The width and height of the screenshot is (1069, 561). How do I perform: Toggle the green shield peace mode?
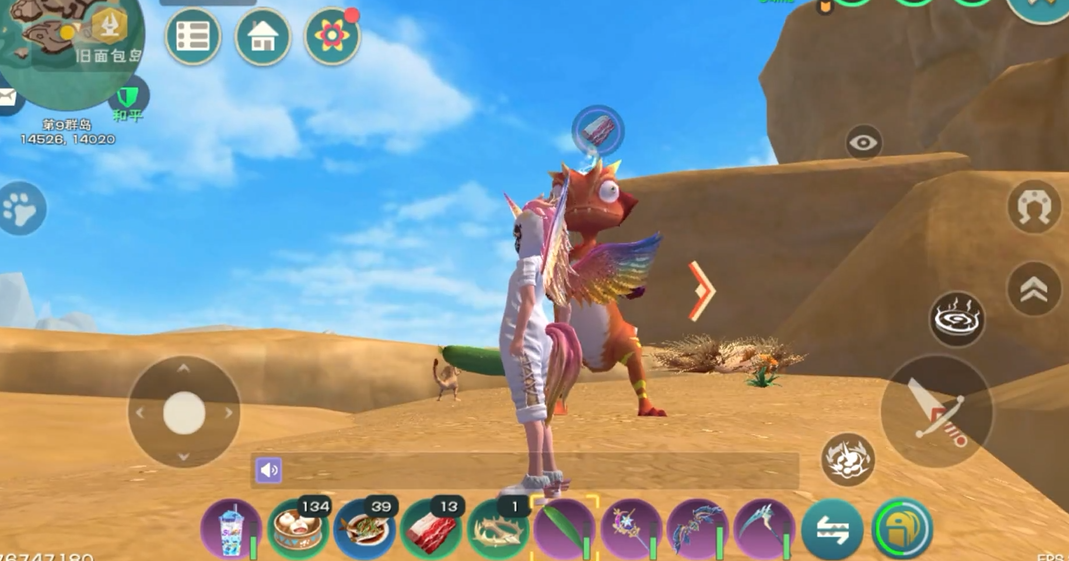click(x=128, y=97)
